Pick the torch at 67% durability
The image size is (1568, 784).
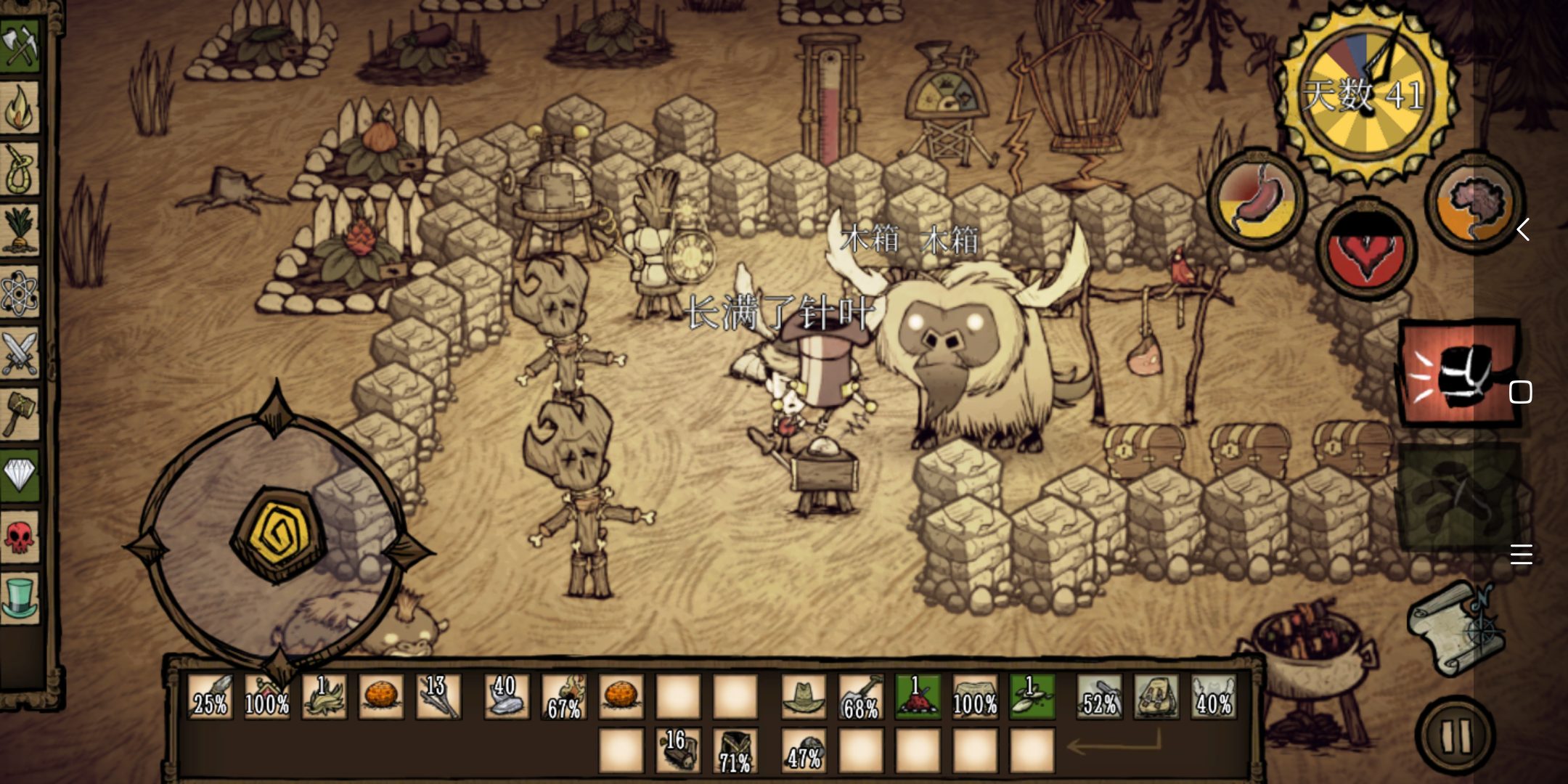(x=564, y=696)
